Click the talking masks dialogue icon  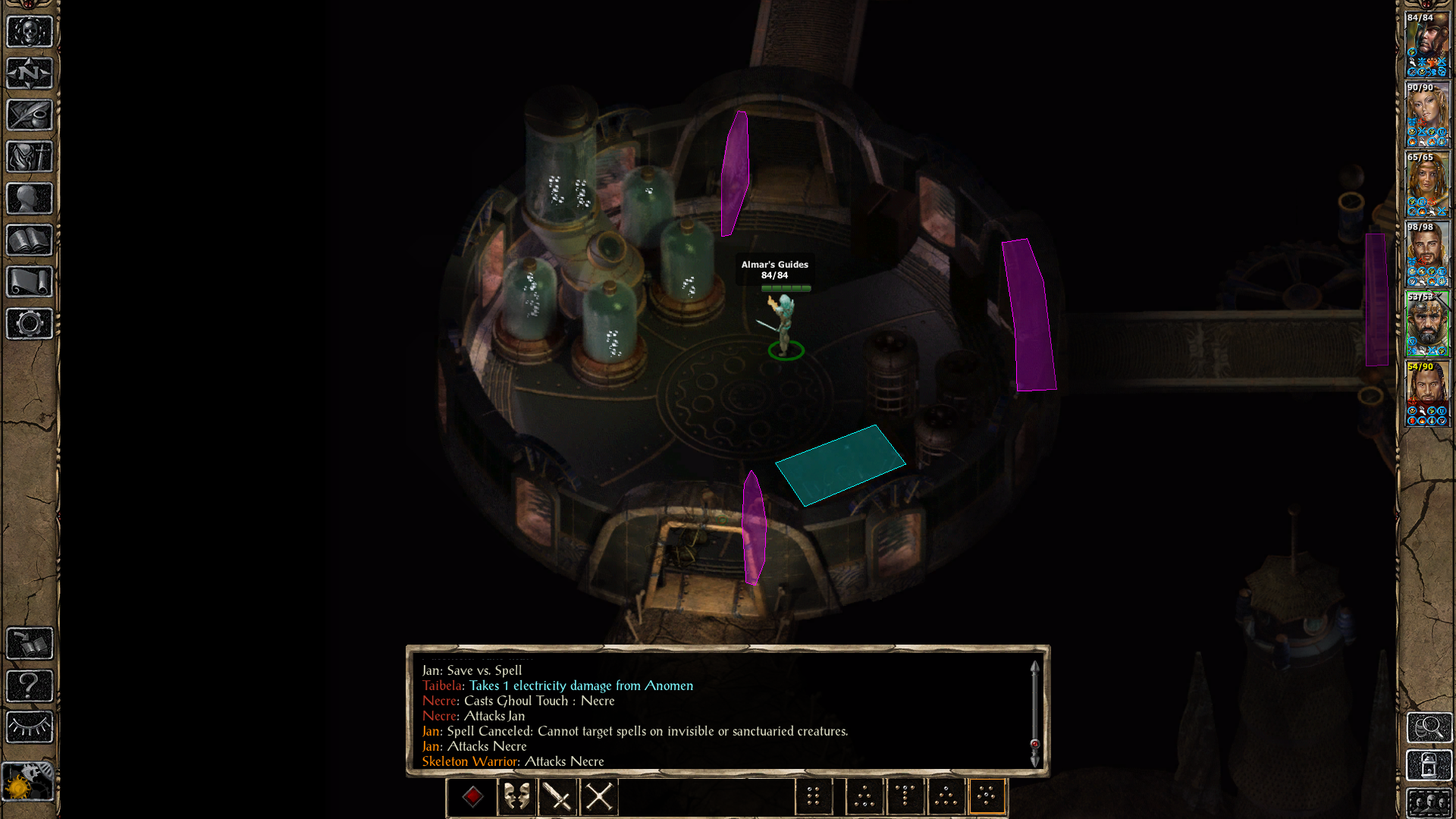point(516,795)
